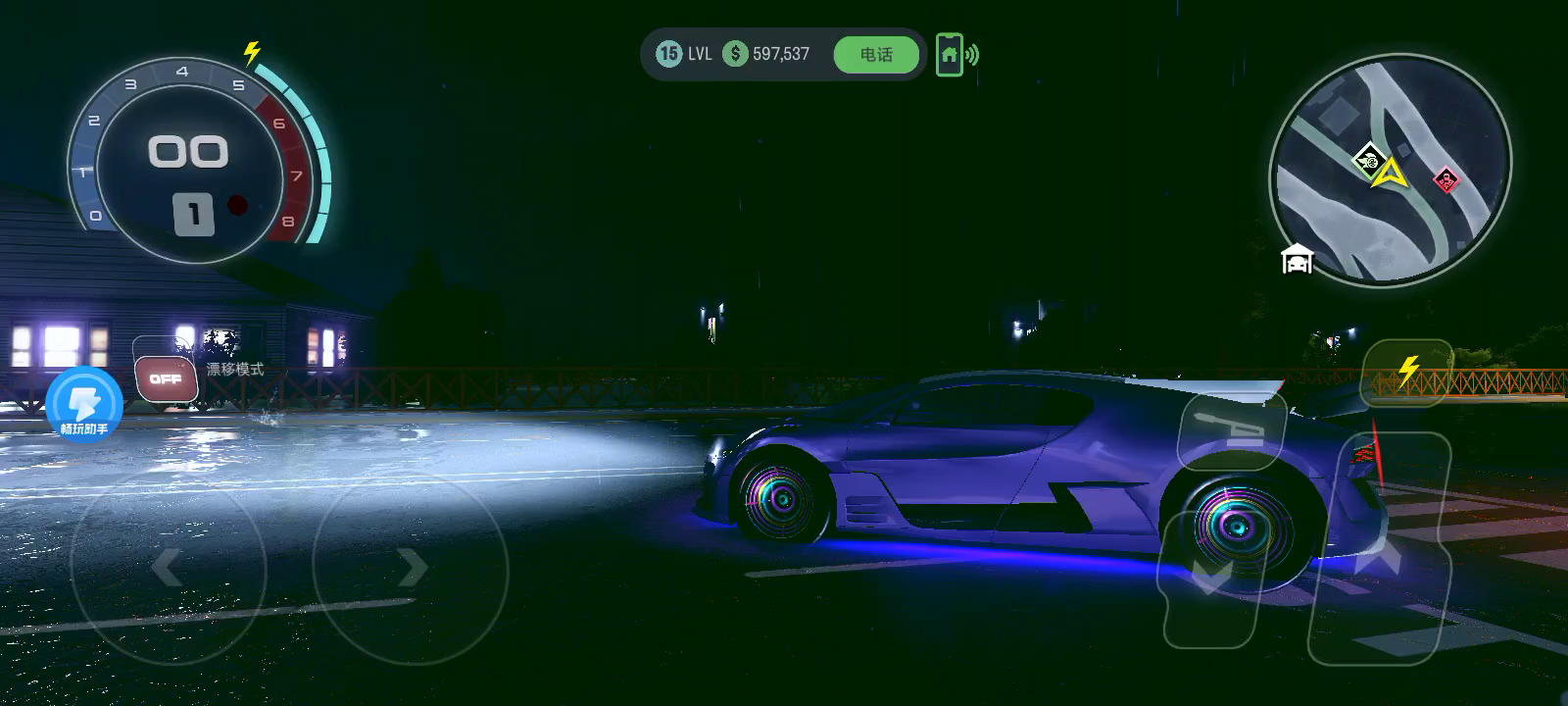The width and height of the screenshot is (1568, 706).
Task: Steer right with the right arrow button
Action: click(411, 567)
